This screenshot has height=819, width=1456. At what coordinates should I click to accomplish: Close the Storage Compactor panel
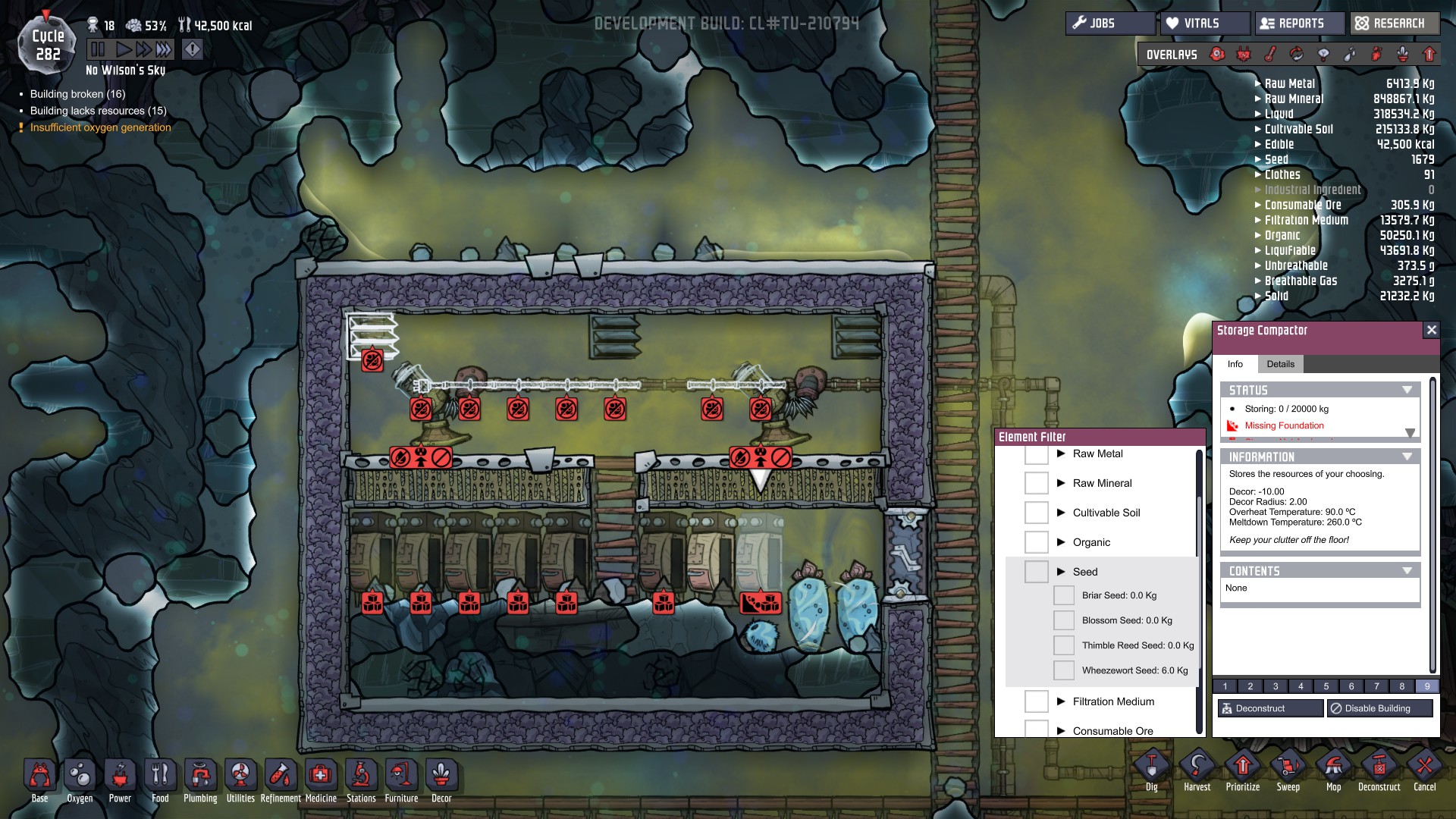pyautogui.click(x=1431, y=330)
